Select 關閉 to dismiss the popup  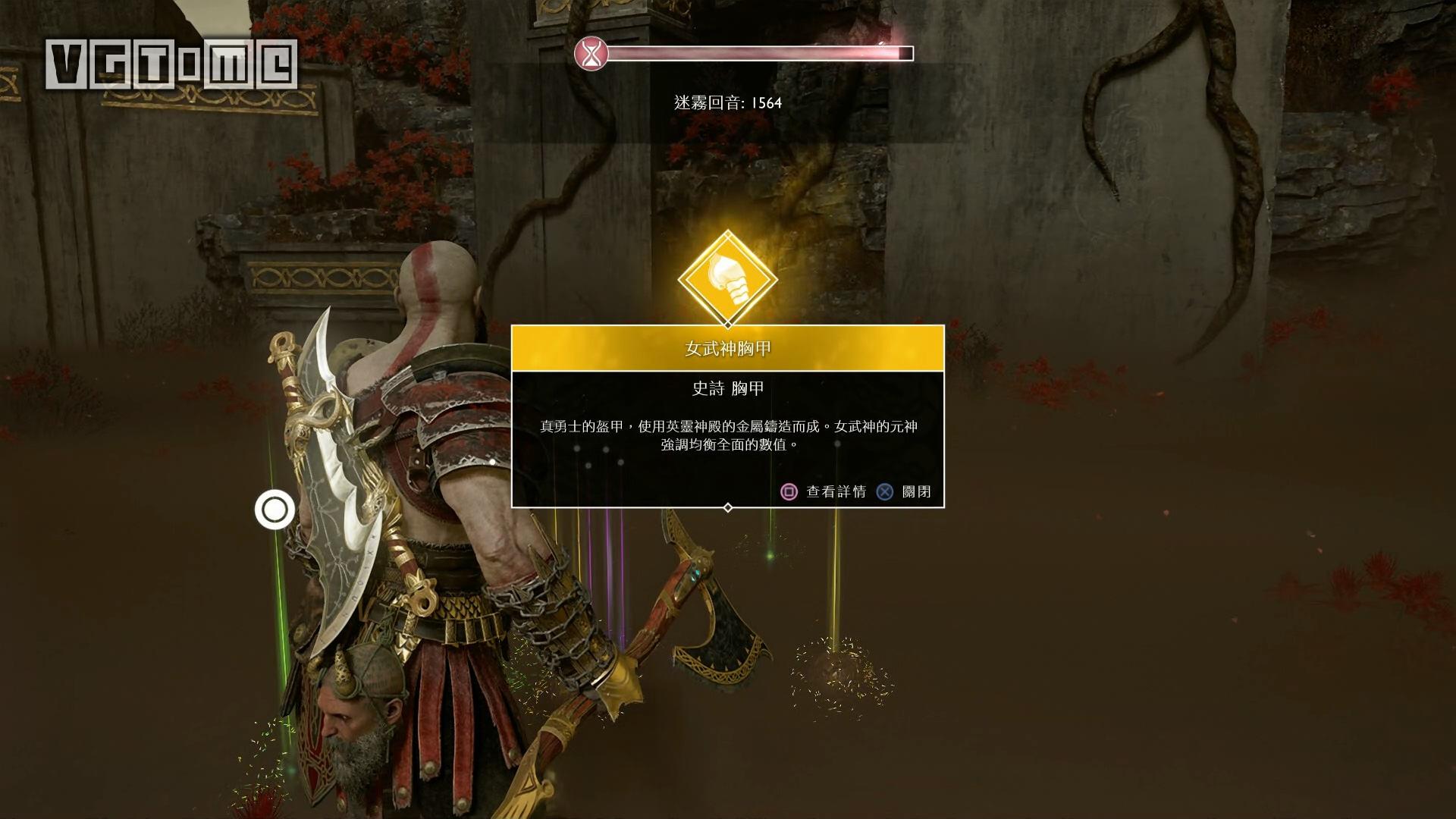915,492
